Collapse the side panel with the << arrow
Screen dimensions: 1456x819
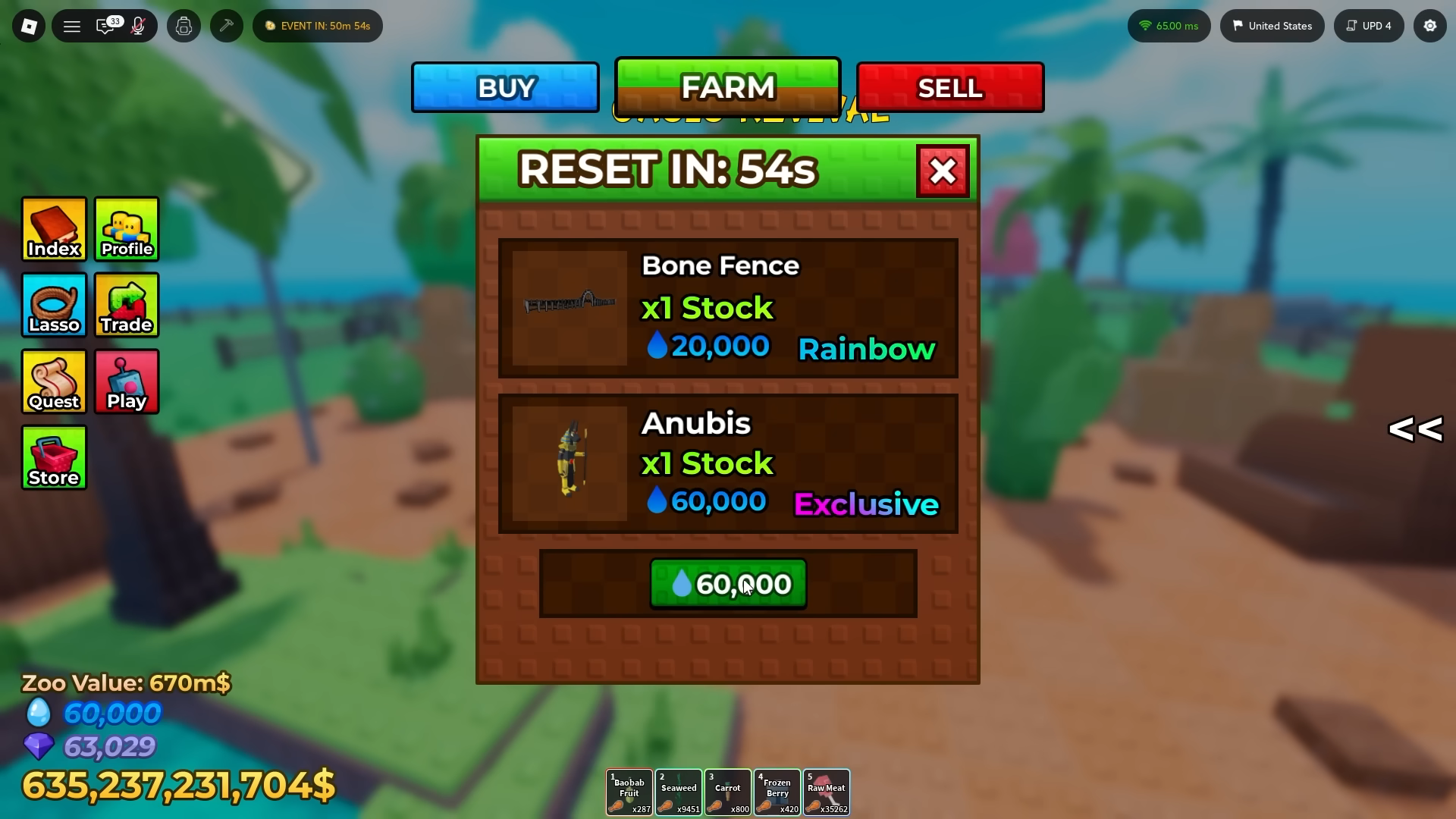[1415, 429]
